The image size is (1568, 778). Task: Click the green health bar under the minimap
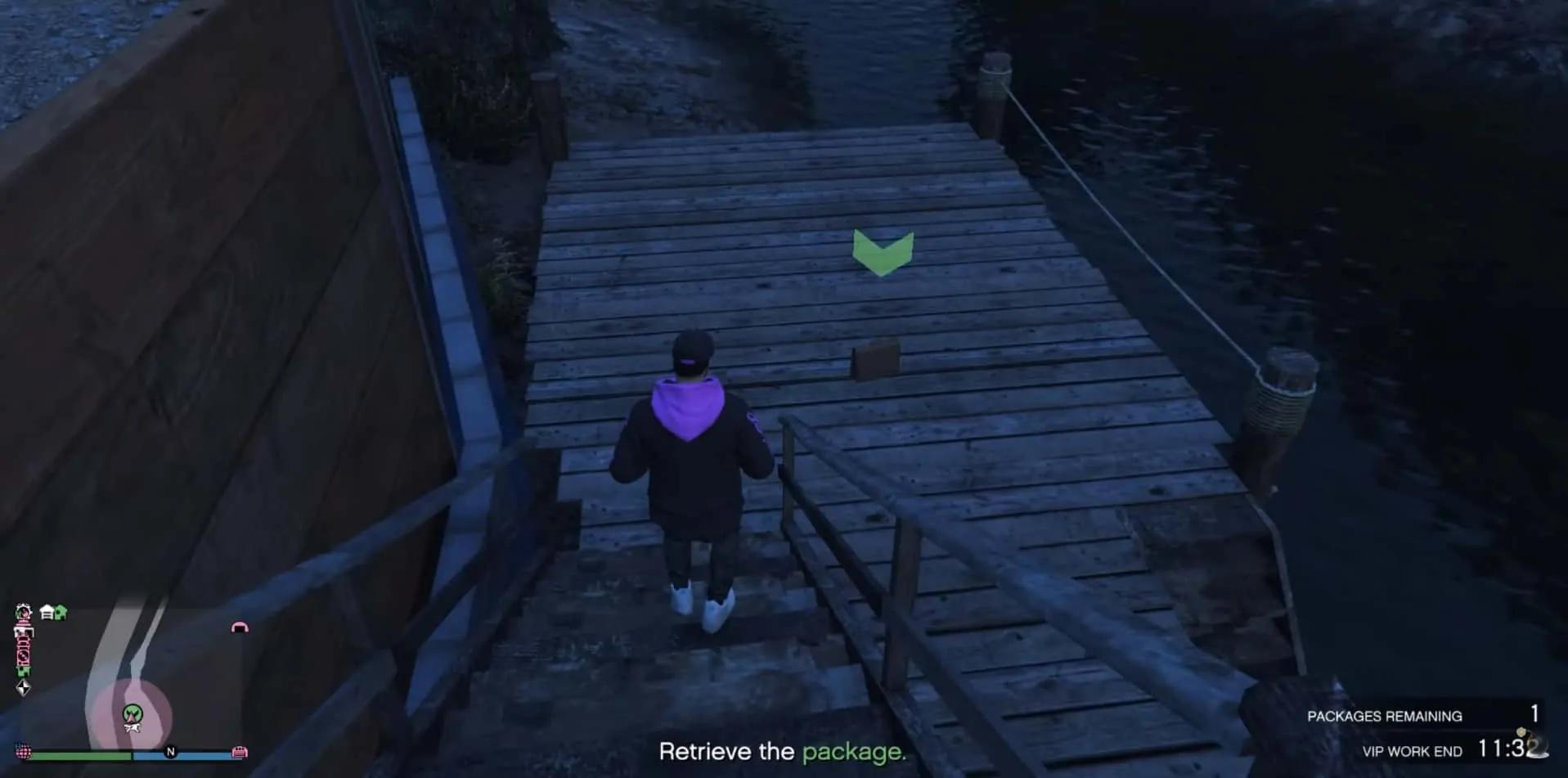(82, 756)
